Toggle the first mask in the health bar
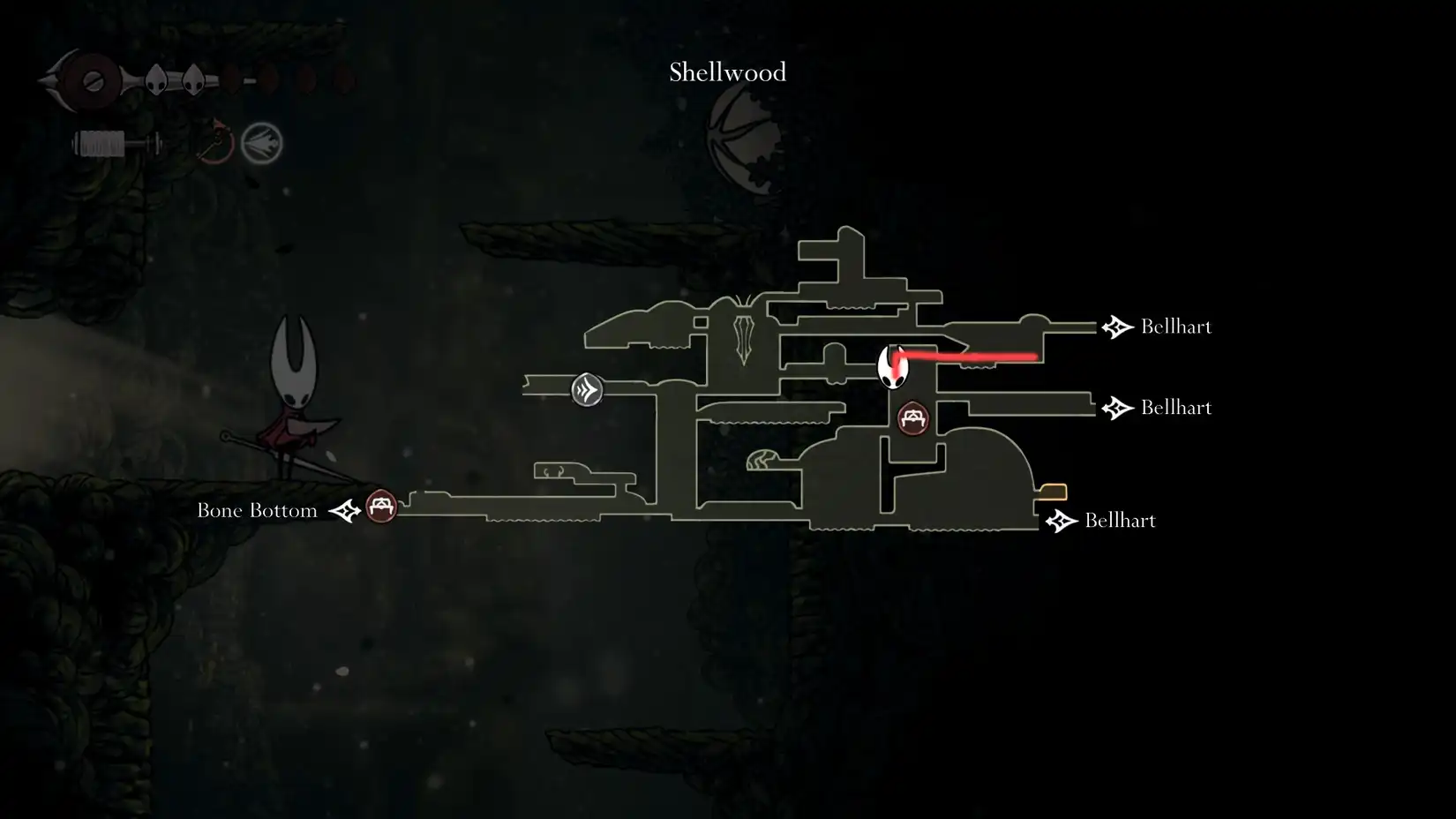The width and height of the screenshot is (1456, 819). [154, 78]
